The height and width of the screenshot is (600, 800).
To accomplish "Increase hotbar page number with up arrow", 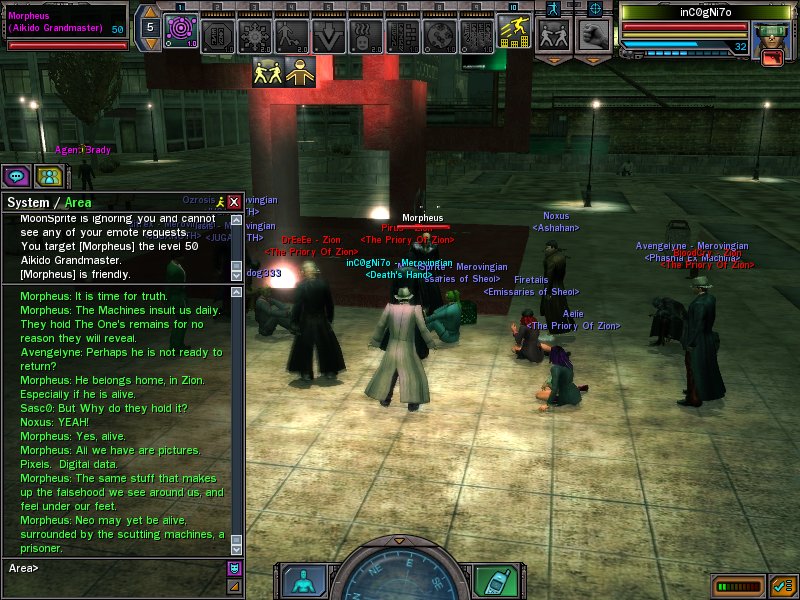I will coord(149,11).
